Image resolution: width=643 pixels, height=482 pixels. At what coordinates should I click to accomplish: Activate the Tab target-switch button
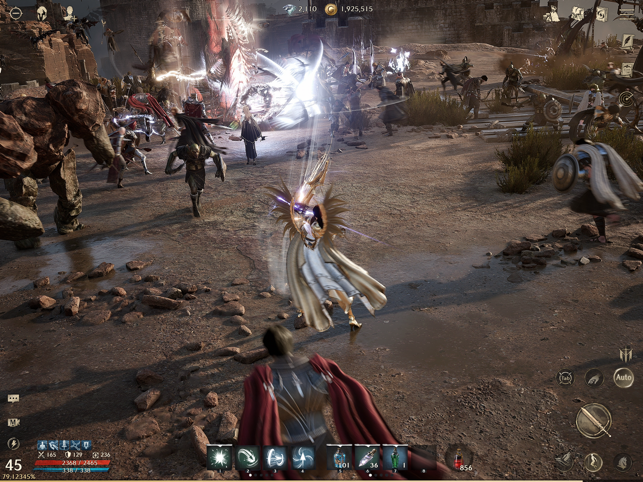(566, 378)
